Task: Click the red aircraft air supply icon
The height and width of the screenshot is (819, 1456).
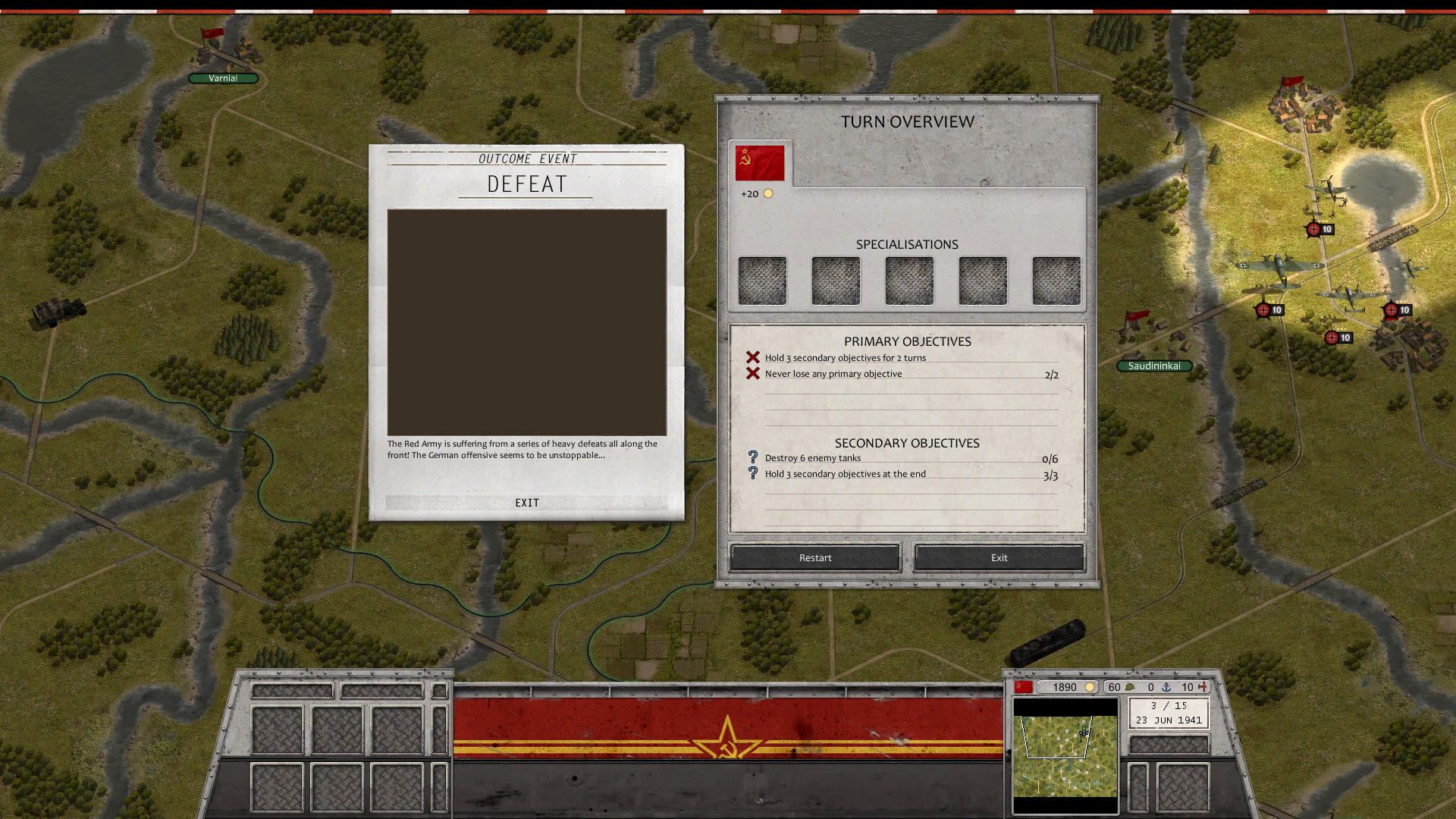Action: pos(1202,687)
